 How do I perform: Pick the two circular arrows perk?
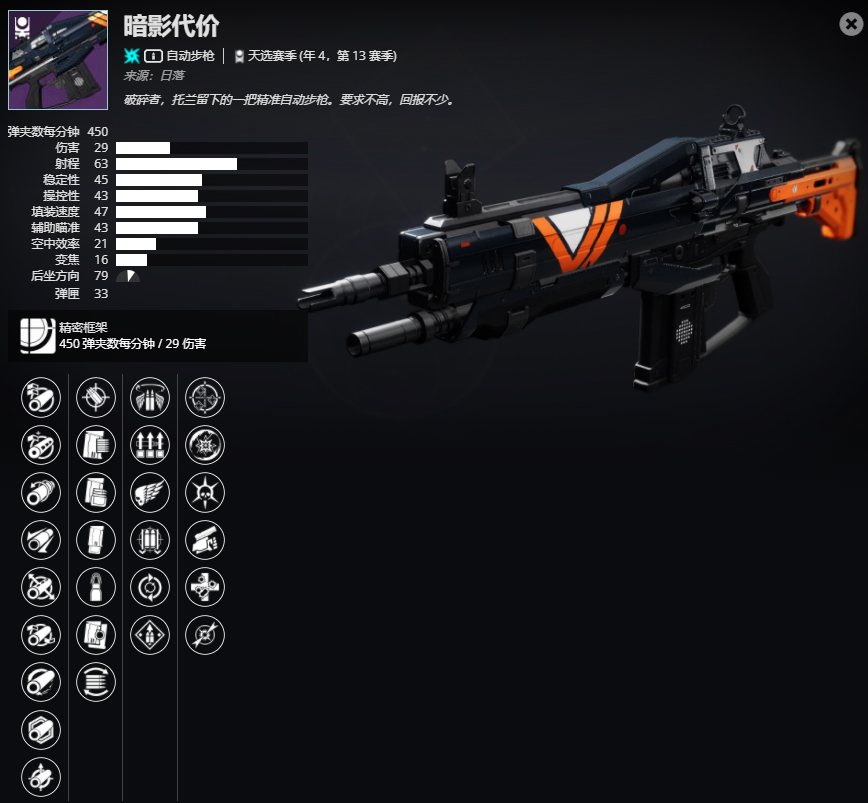point(150,586)
